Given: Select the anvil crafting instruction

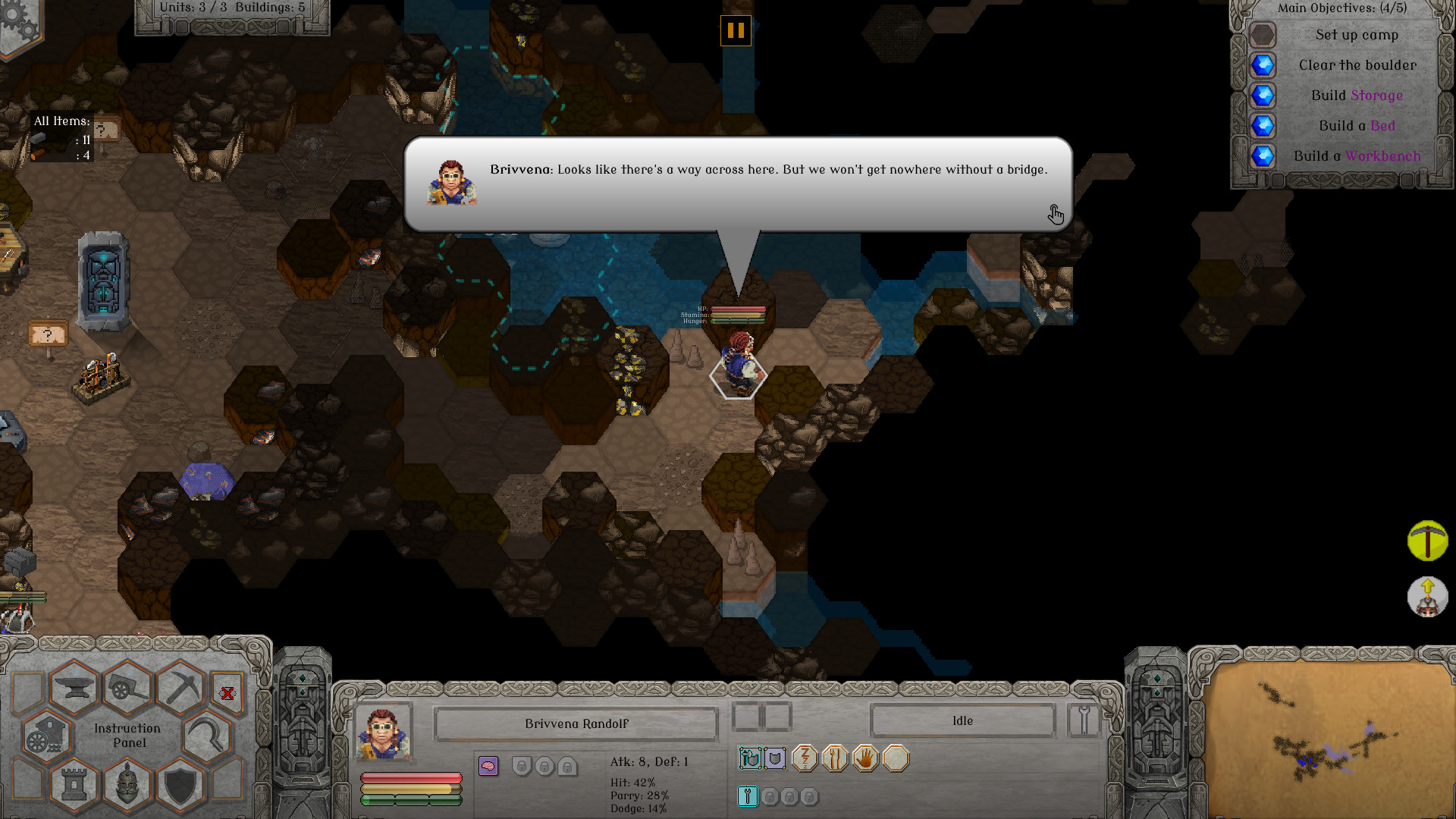Looking at the screenshot, I should click(x=76, y=688).
